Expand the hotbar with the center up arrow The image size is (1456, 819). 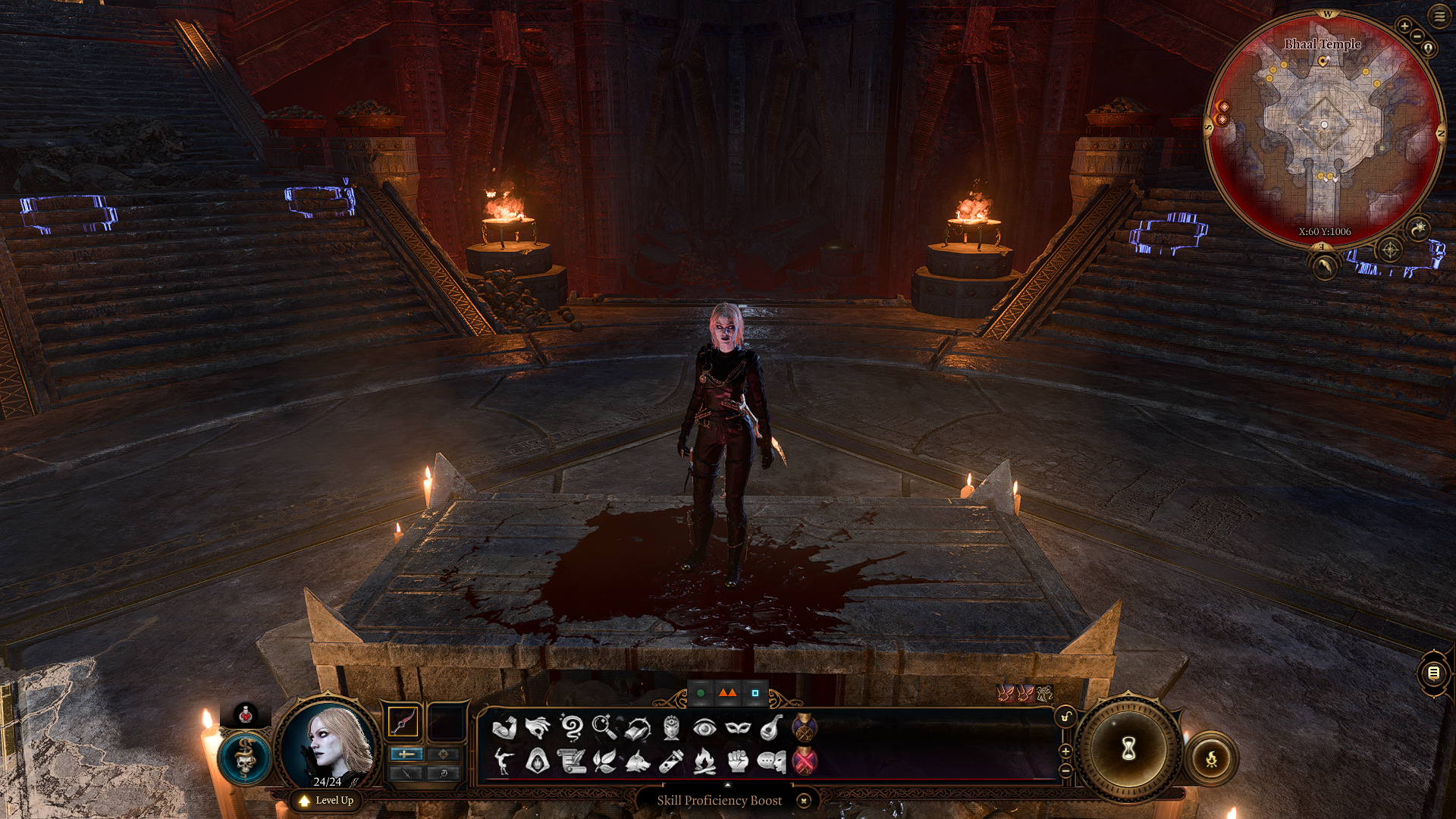tap(727, 784)
